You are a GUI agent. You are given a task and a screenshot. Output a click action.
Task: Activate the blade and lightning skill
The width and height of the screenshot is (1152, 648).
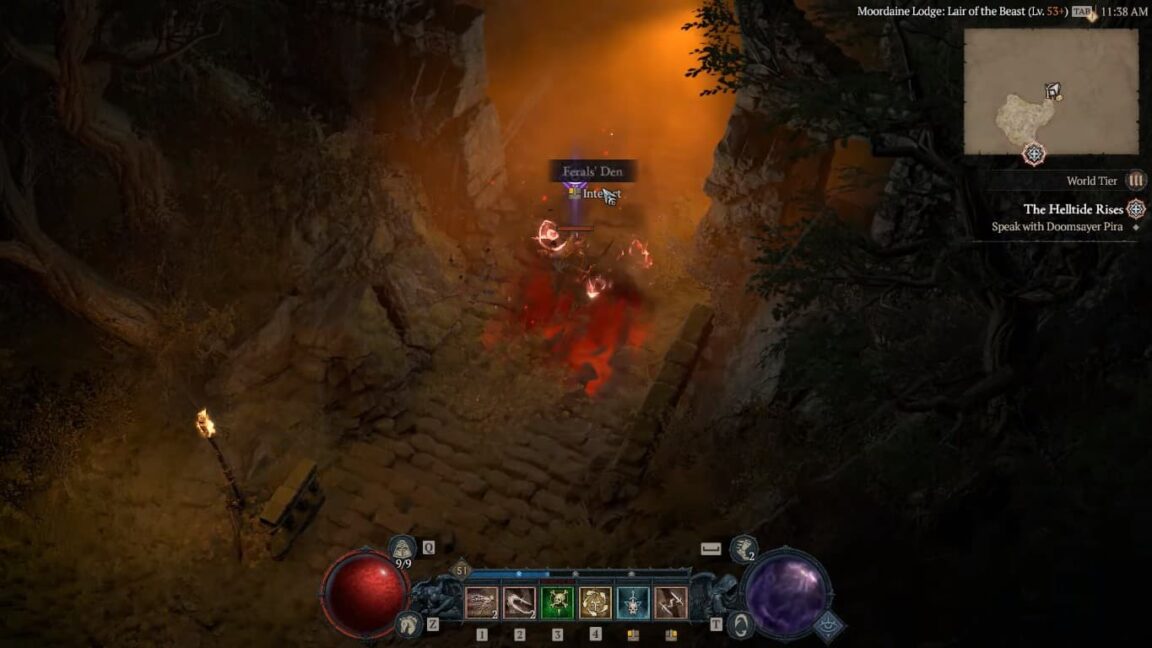tap(671, 602)
